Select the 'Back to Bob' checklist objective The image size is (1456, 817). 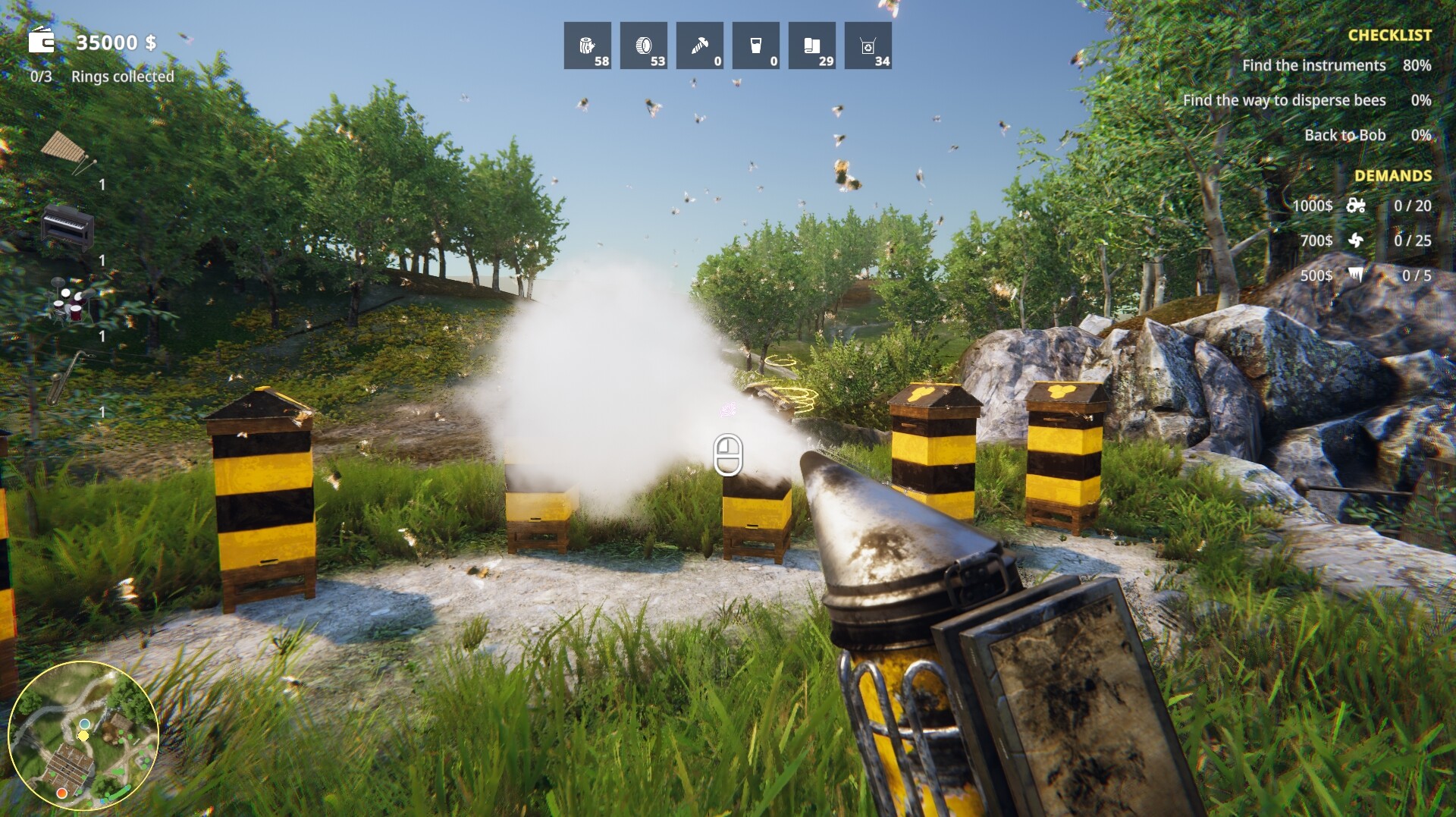(x=1345, y=134)
